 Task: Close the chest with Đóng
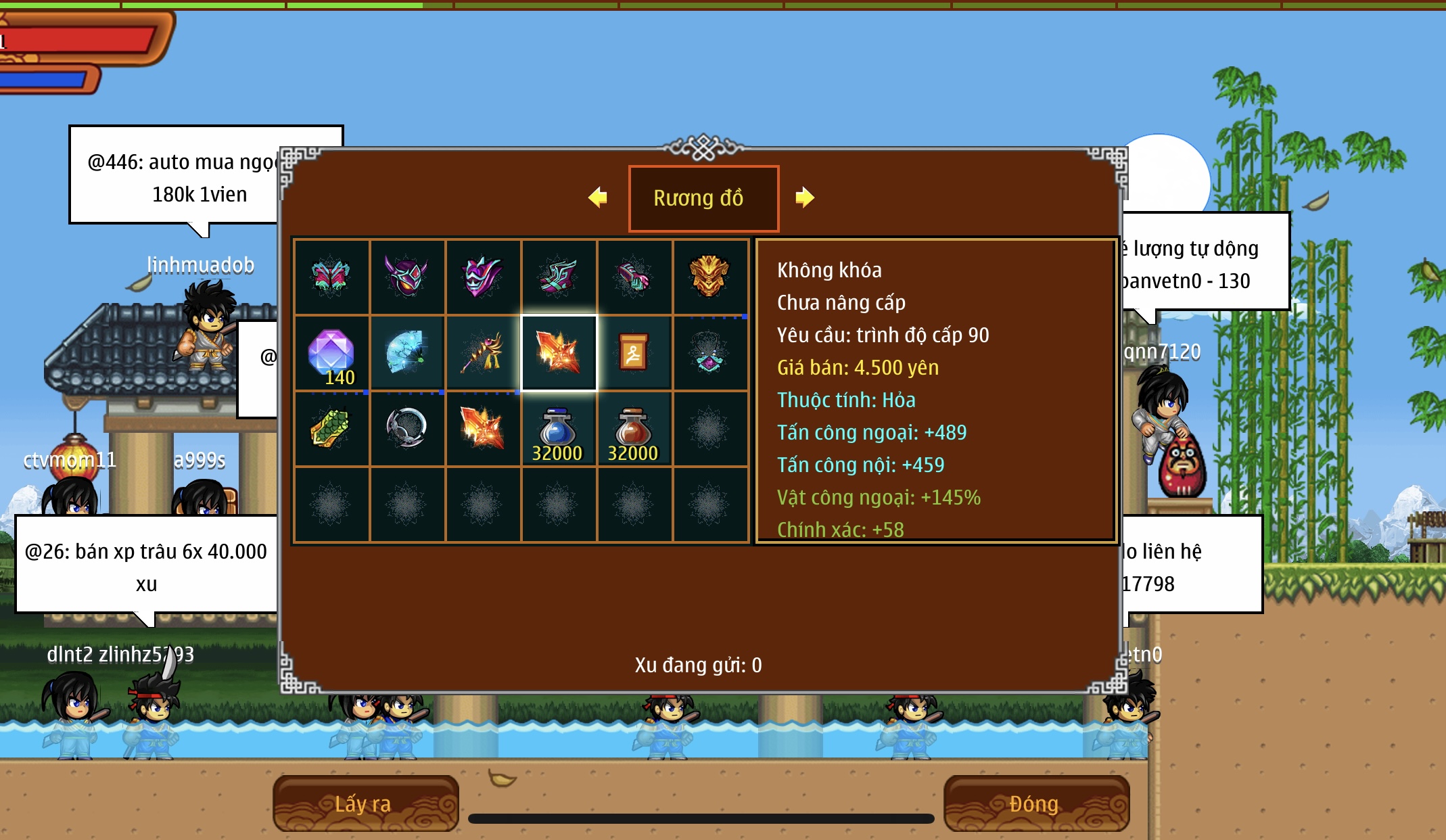pos(1035,803)
